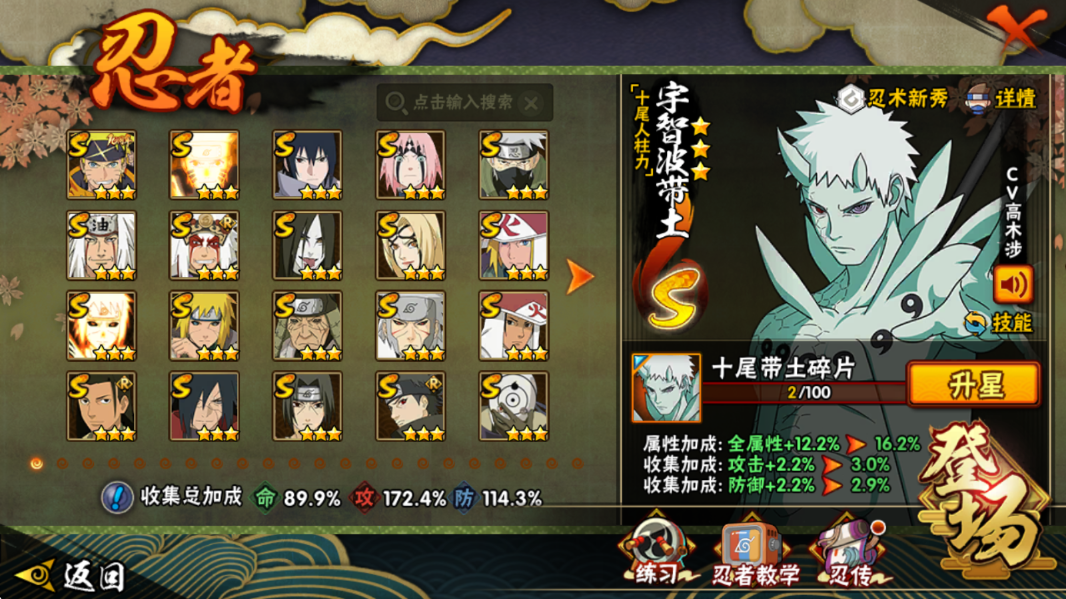Select the masked Kakashi ninja portrait
The width and height of the screenshot is (1066, 599).
(513, 165)
